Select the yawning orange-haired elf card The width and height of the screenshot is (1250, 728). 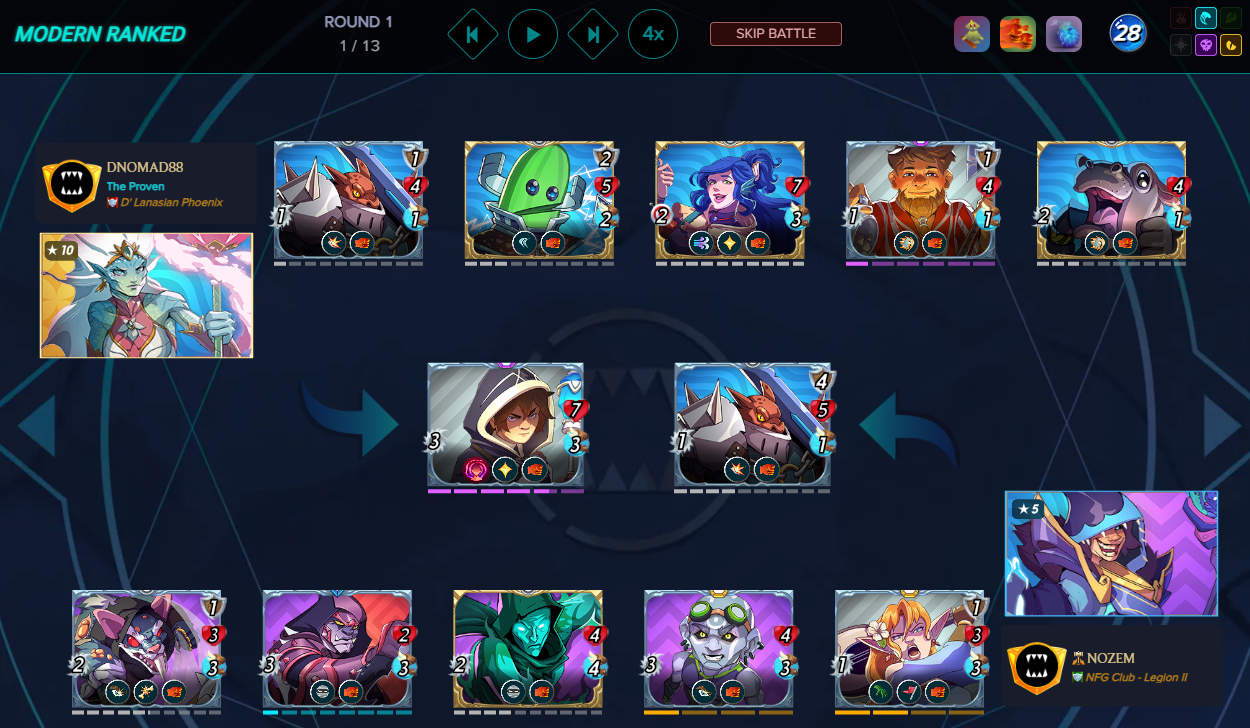[910, 649]
